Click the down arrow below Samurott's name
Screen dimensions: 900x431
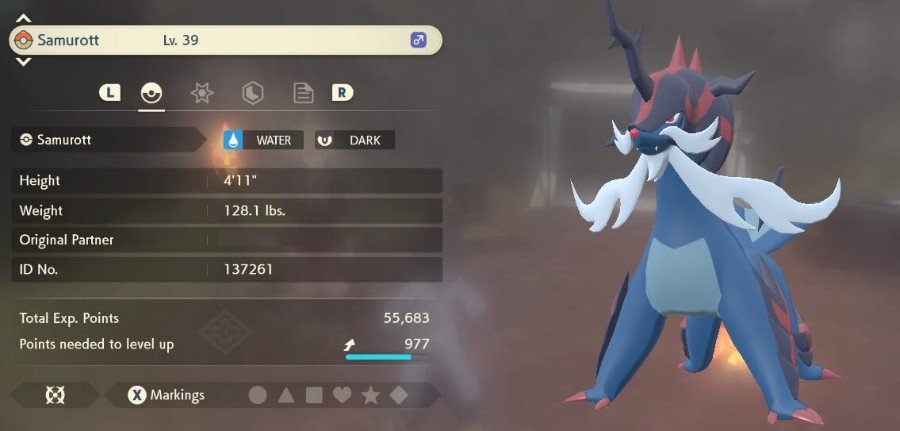tap(23, 62)
